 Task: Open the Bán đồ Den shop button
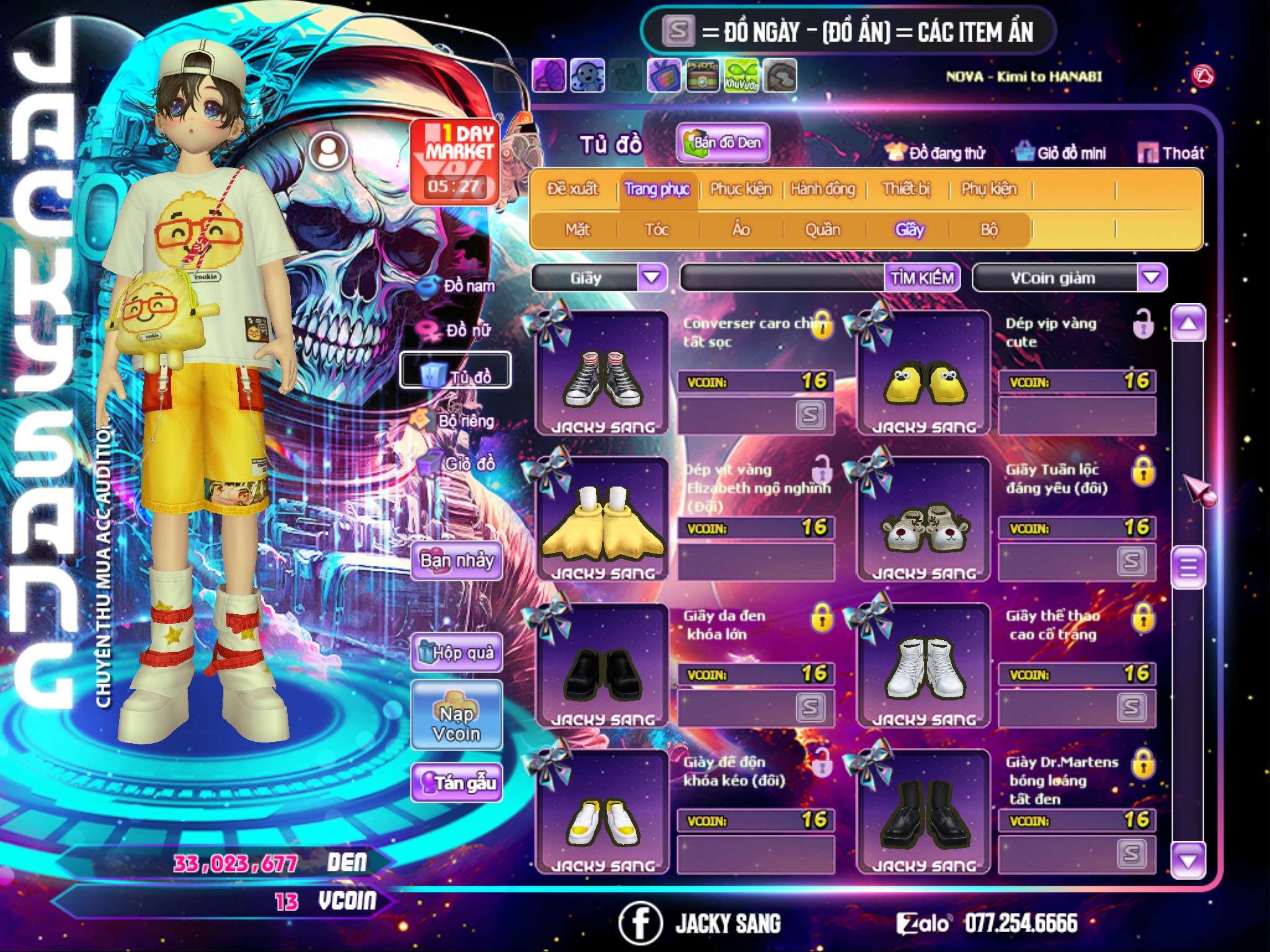(722, 143)
